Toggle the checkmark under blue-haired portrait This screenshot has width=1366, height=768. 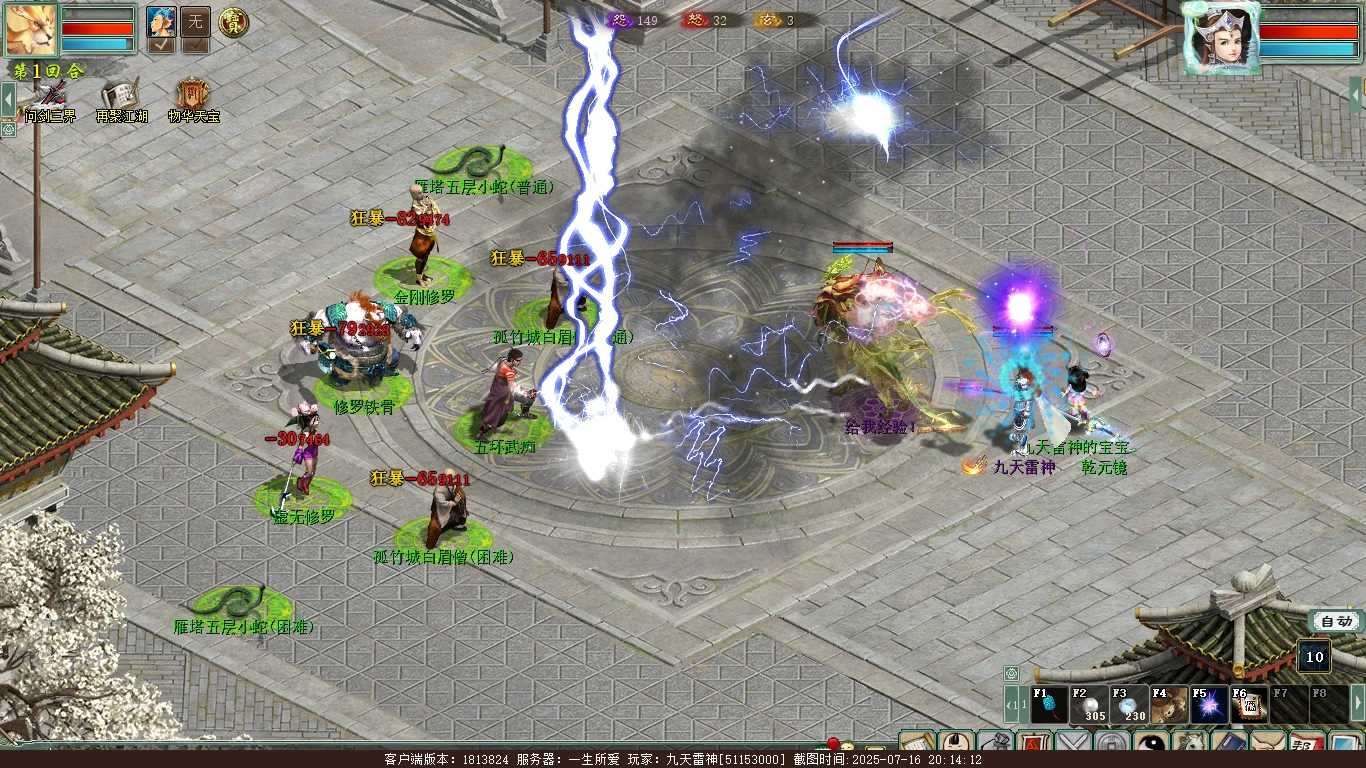161,45
